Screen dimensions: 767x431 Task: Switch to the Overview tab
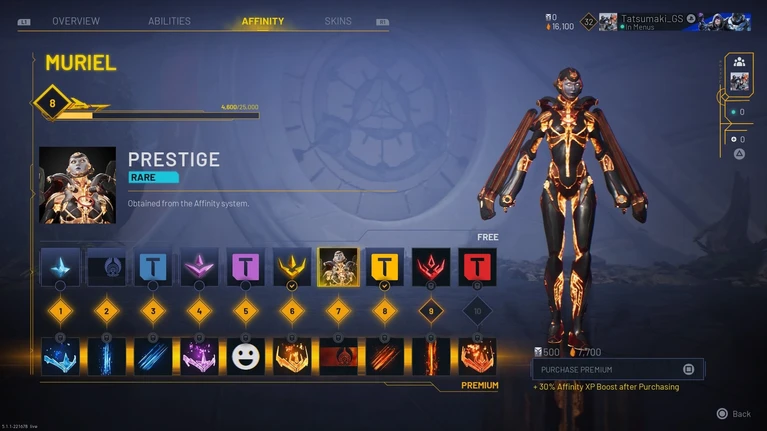tap(76, 21)
